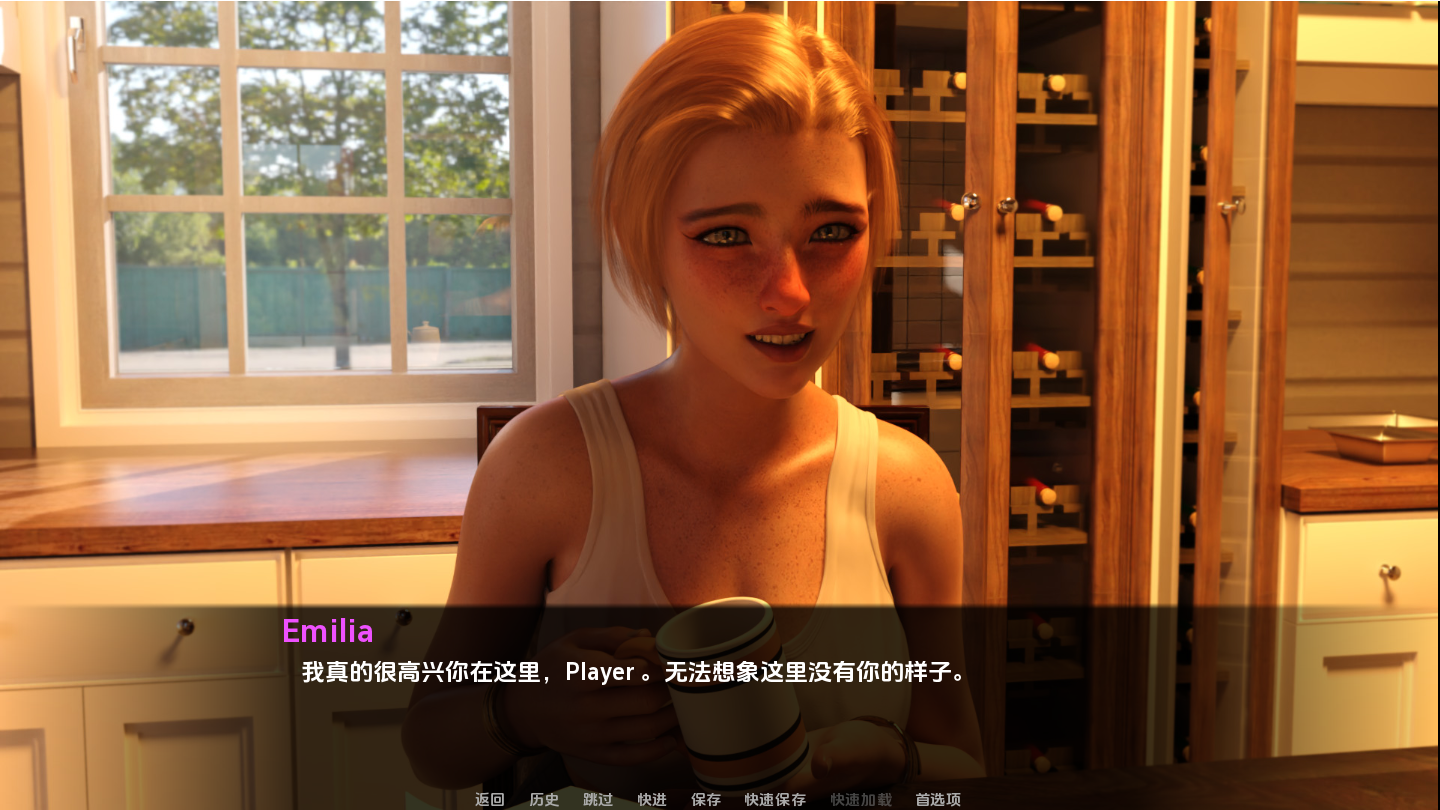Screen dimensions: 1440x810
Task: 点击对话框推进下一句对话
Action: point(720,670)
